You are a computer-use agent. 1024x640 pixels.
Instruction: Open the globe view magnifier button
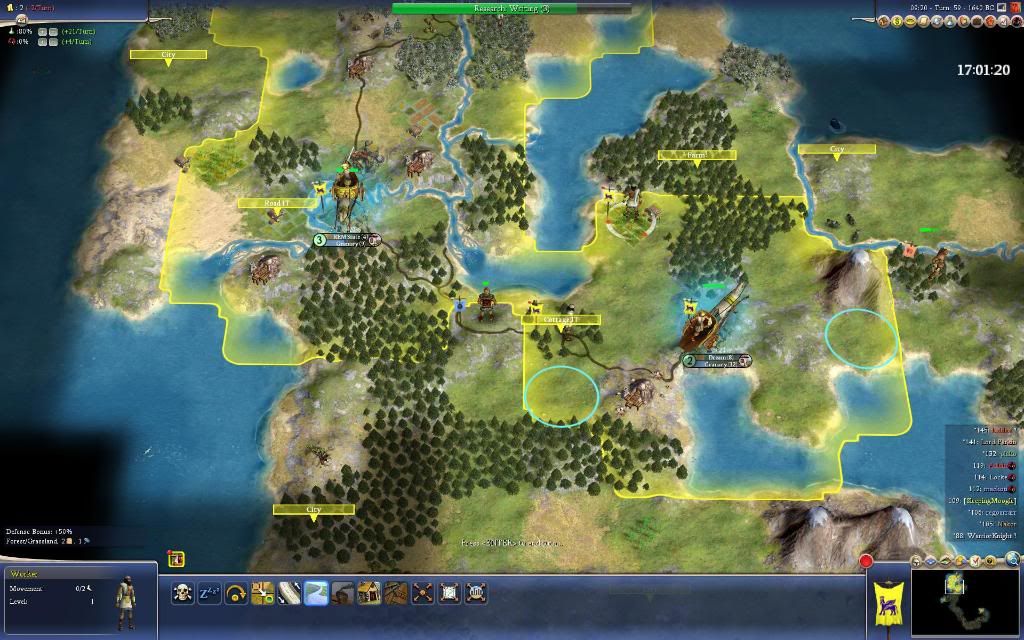click(1013, 559)
